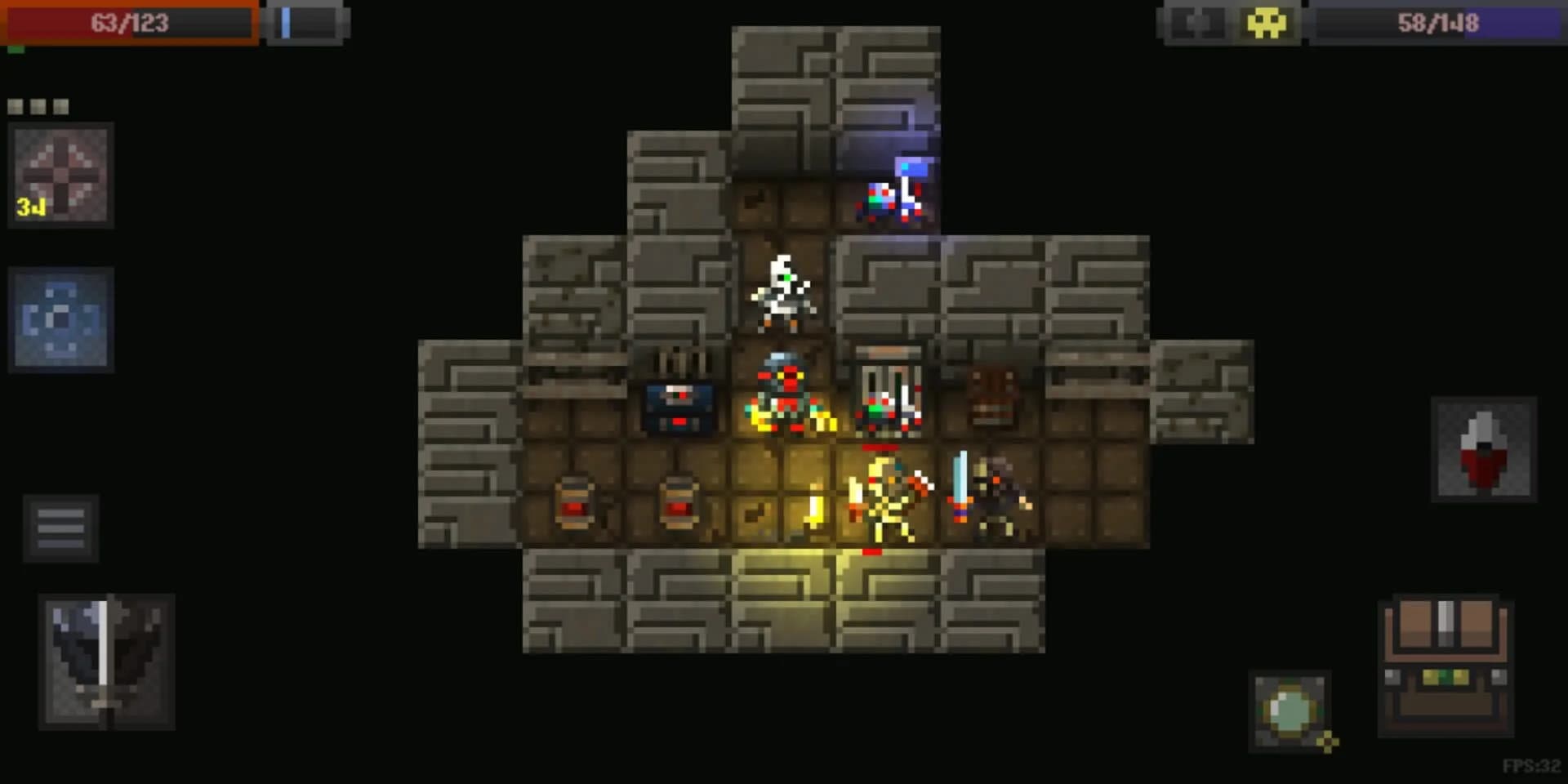Toggle the middle status indicator square

coord(39,105)
